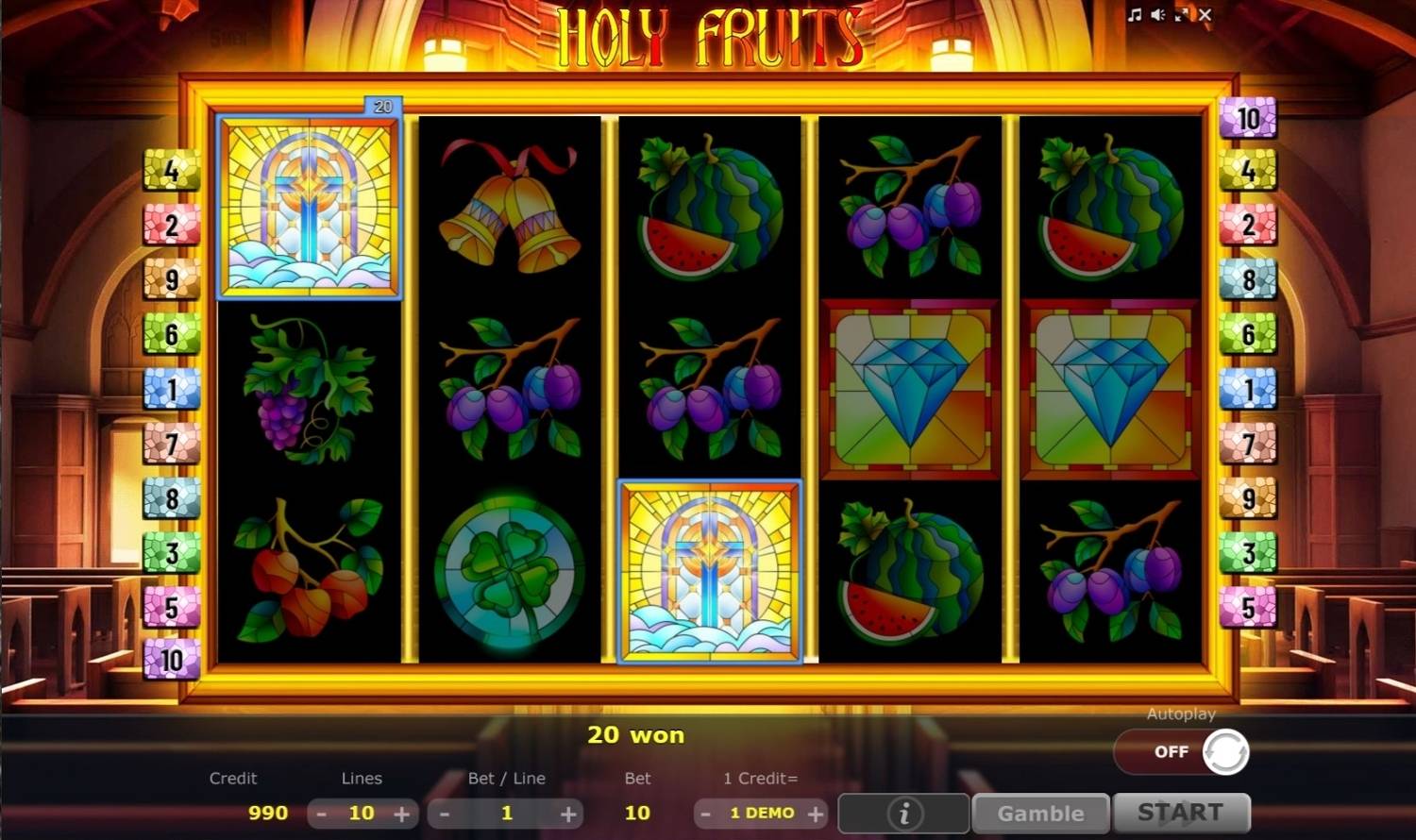Click the '20 won' message text
Viewport: 1416px width, 840px height.
coord(637,734)
